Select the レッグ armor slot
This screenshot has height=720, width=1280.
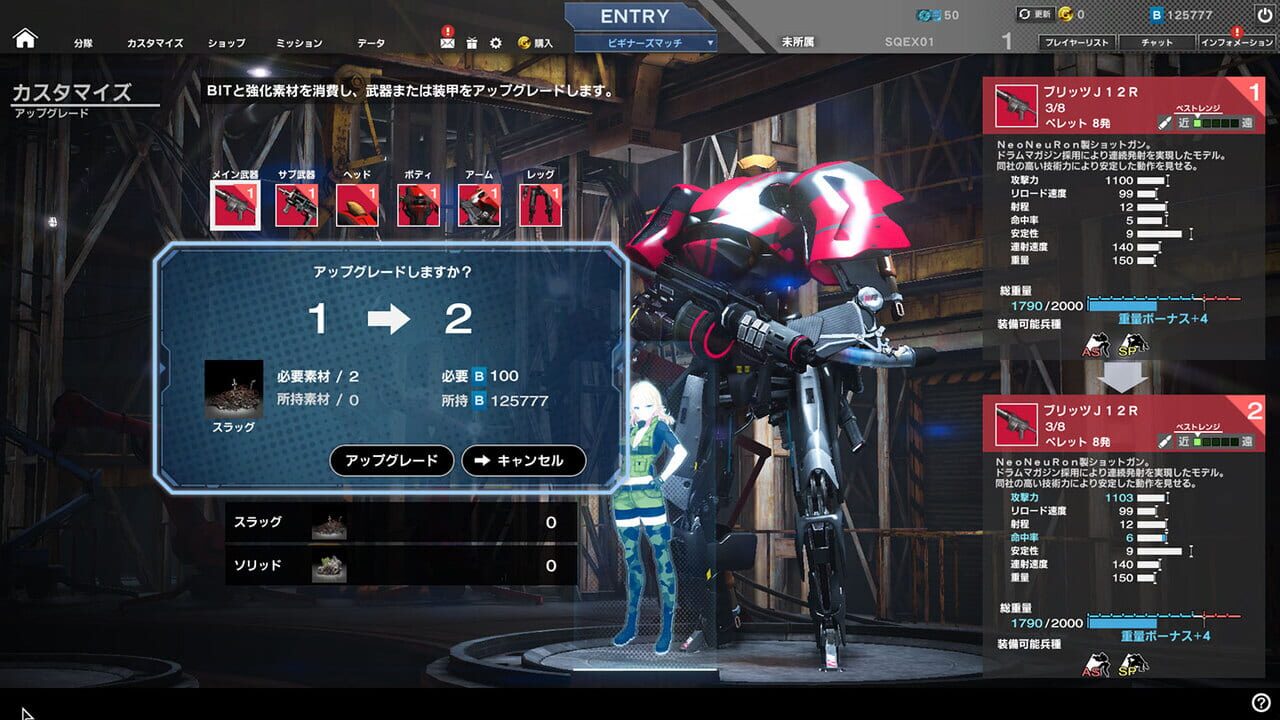(540, 205)
